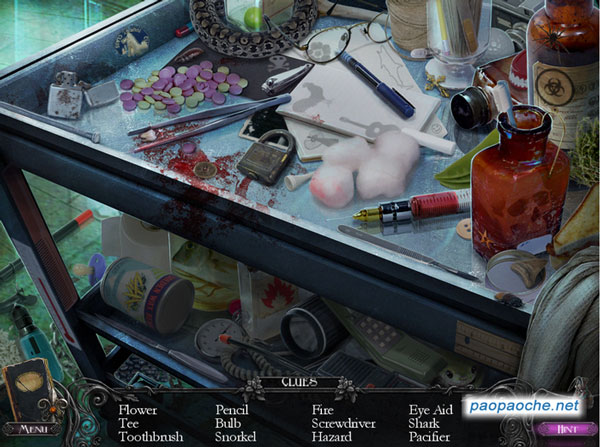Choose the Hazard clue entry
The width and height of the screenshot is (600, 447).
click(x=331, y=437)
